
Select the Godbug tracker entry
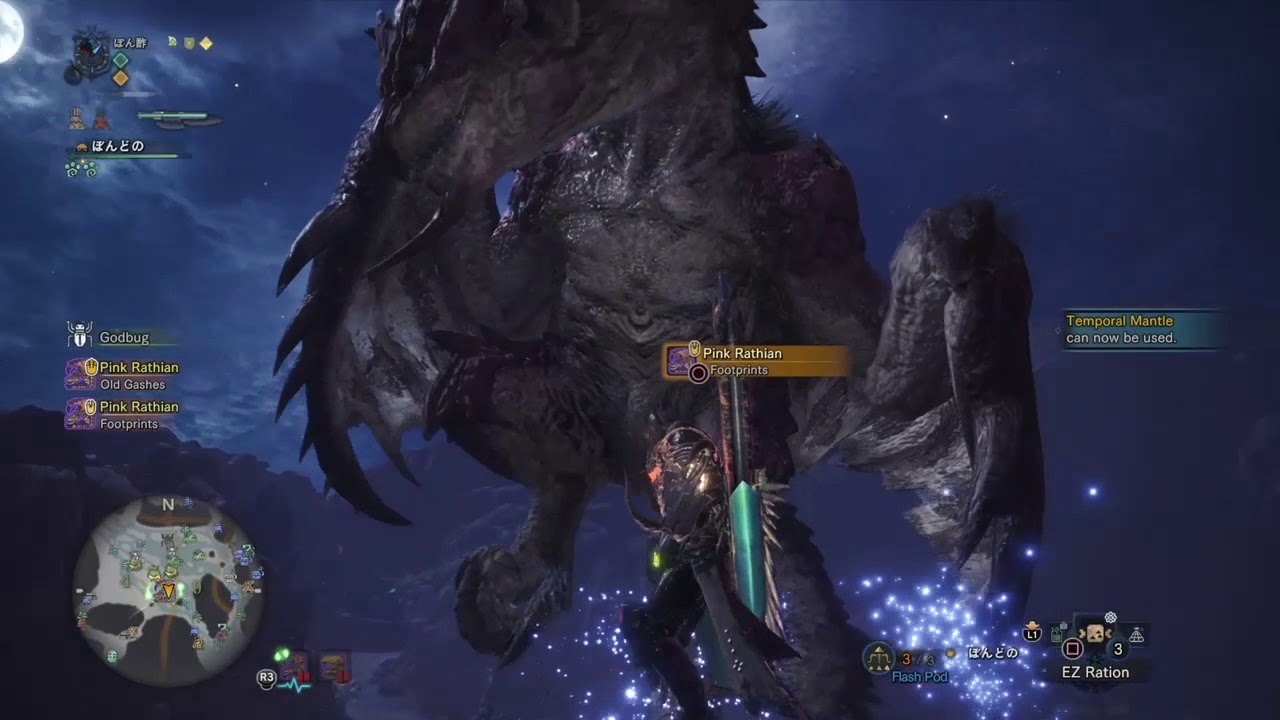(x=122, y=338)
